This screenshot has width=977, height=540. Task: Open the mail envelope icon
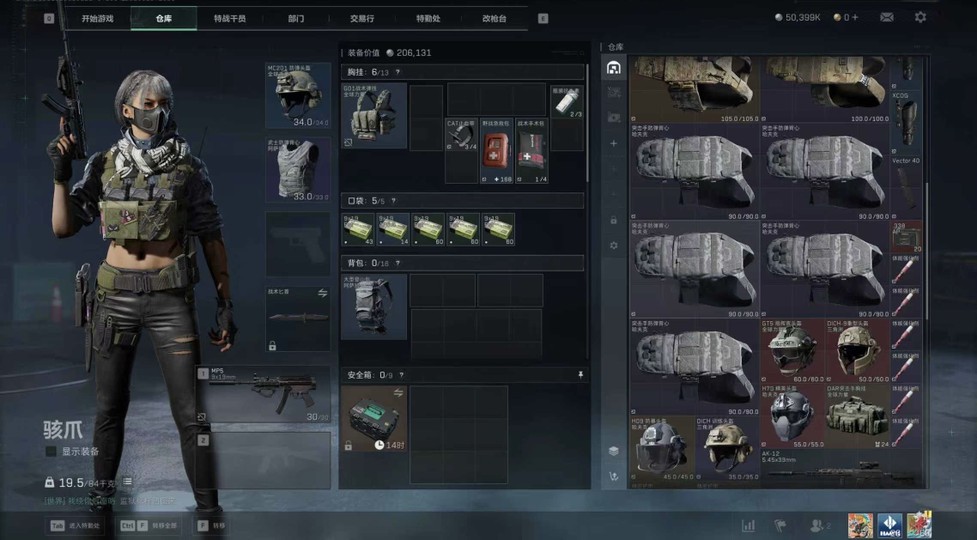pyautogui.click(x=887, y=17)
